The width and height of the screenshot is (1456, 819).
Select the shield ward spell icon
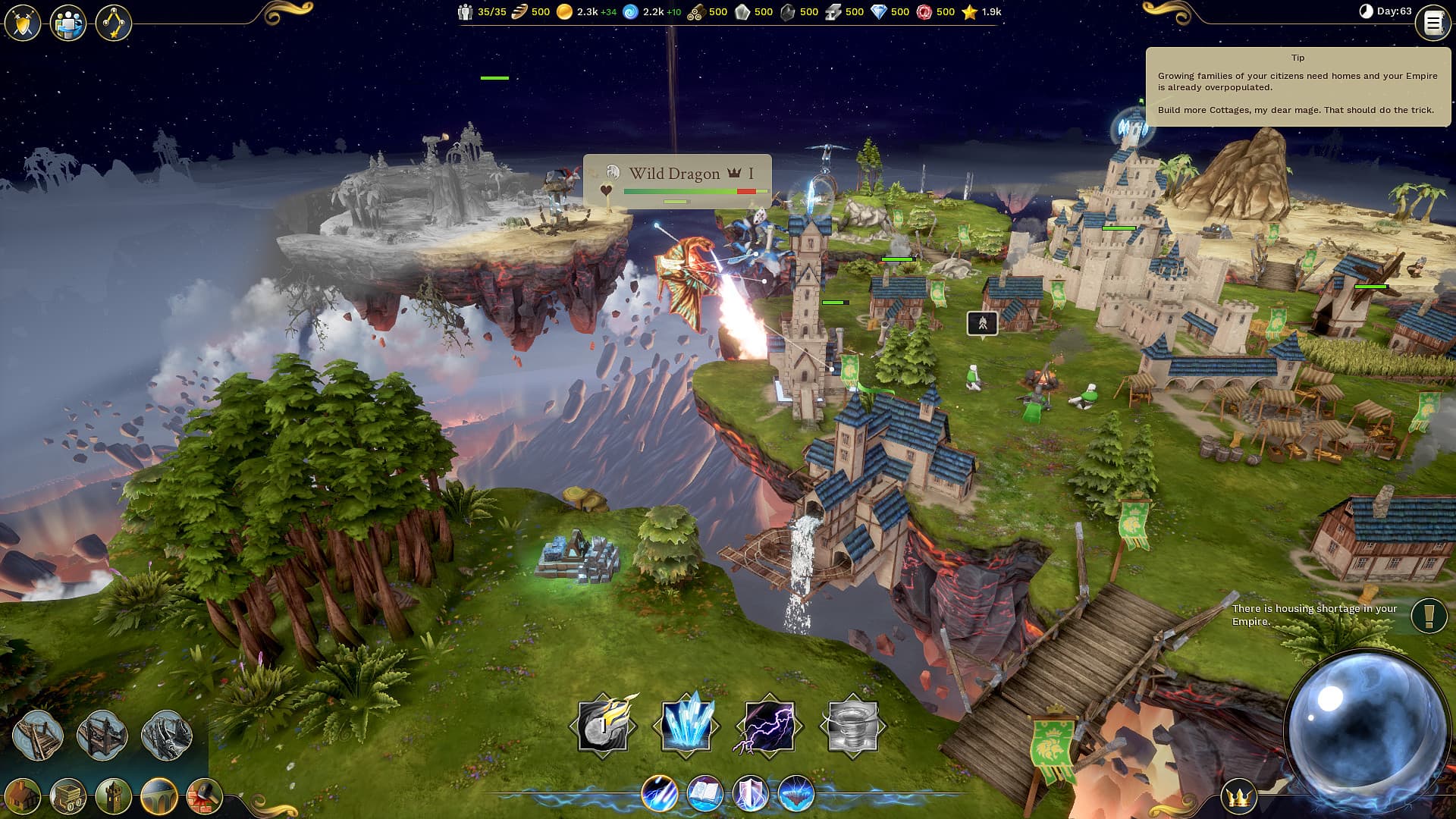point(751,795)
